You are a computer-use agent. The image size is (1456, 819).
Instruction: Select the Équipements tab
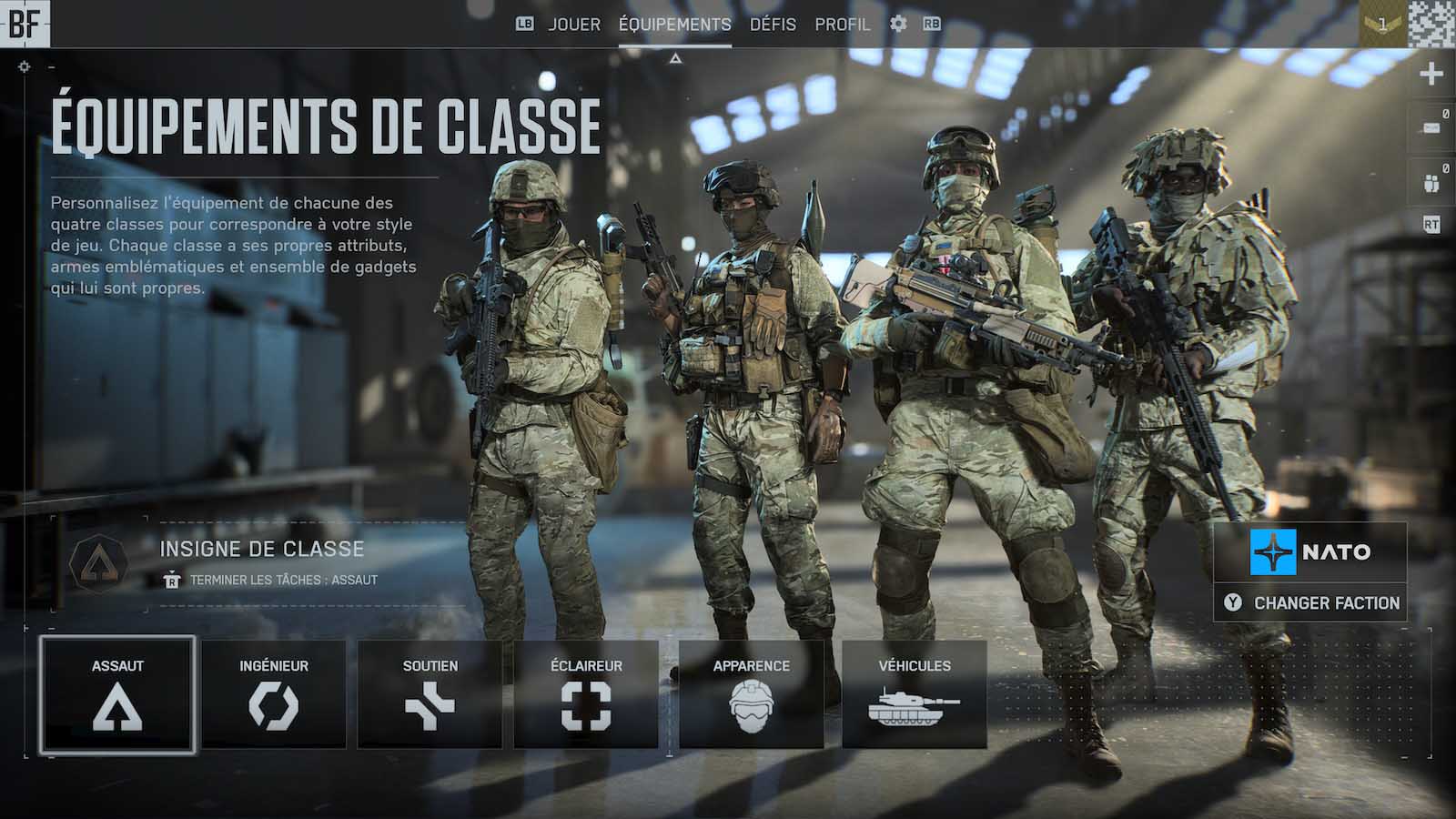(674, 25)
